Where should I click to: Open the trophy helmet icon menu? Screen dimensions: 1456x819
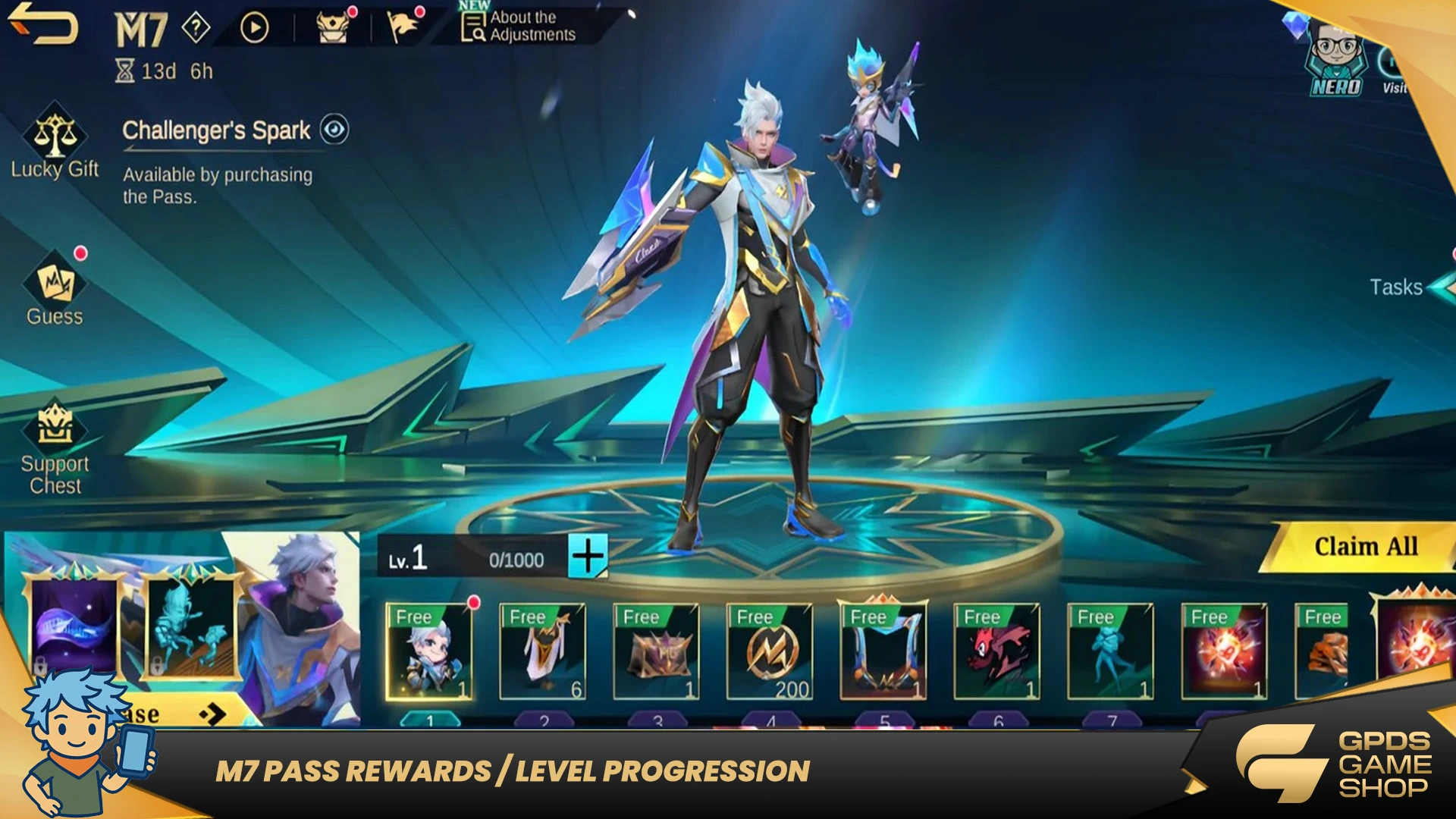coord(332,27)
